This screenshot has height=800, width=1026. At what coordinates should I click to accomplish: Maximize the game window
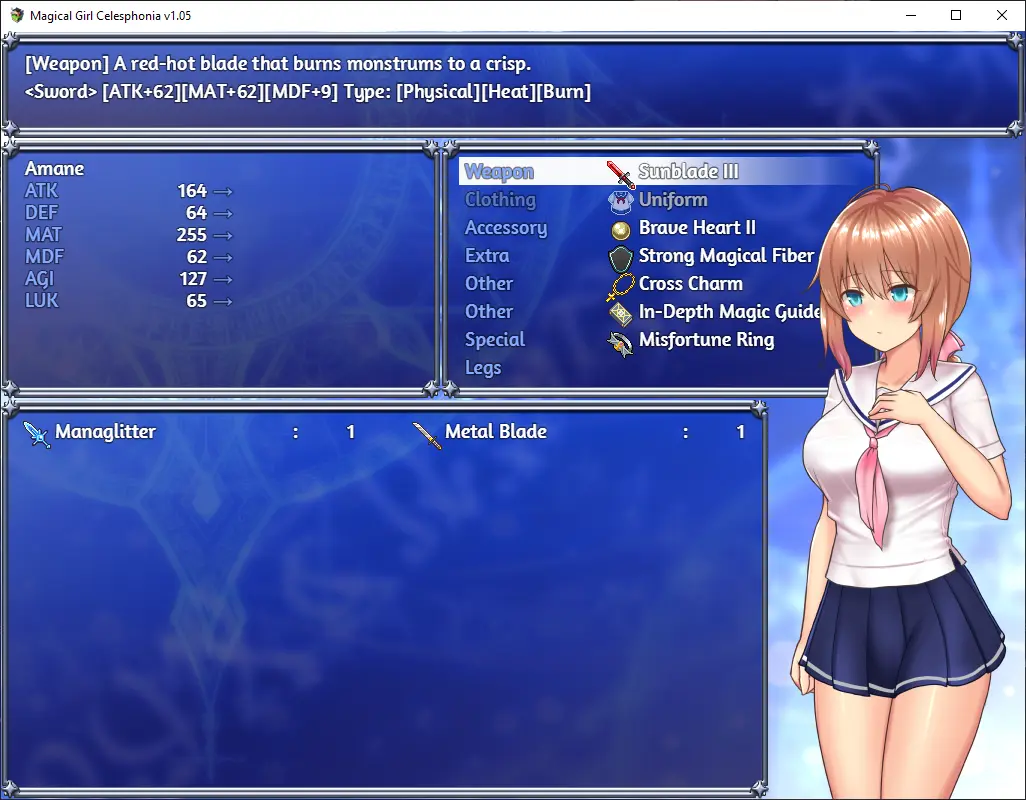click(x=956, y=15)
